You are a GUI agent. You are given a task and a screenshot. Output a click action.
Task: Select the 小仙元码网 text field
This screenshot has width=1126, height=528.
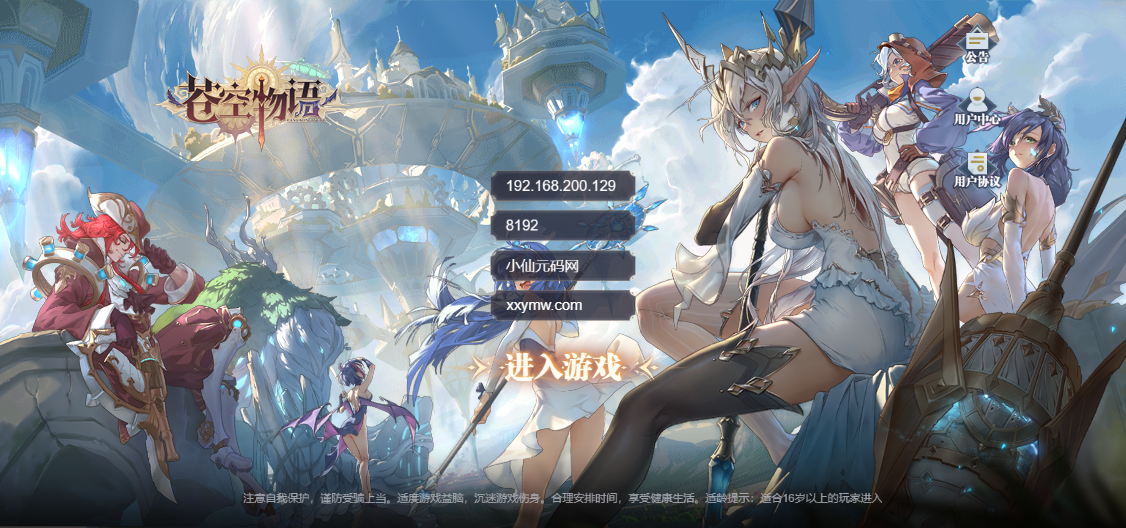point(563,266)
